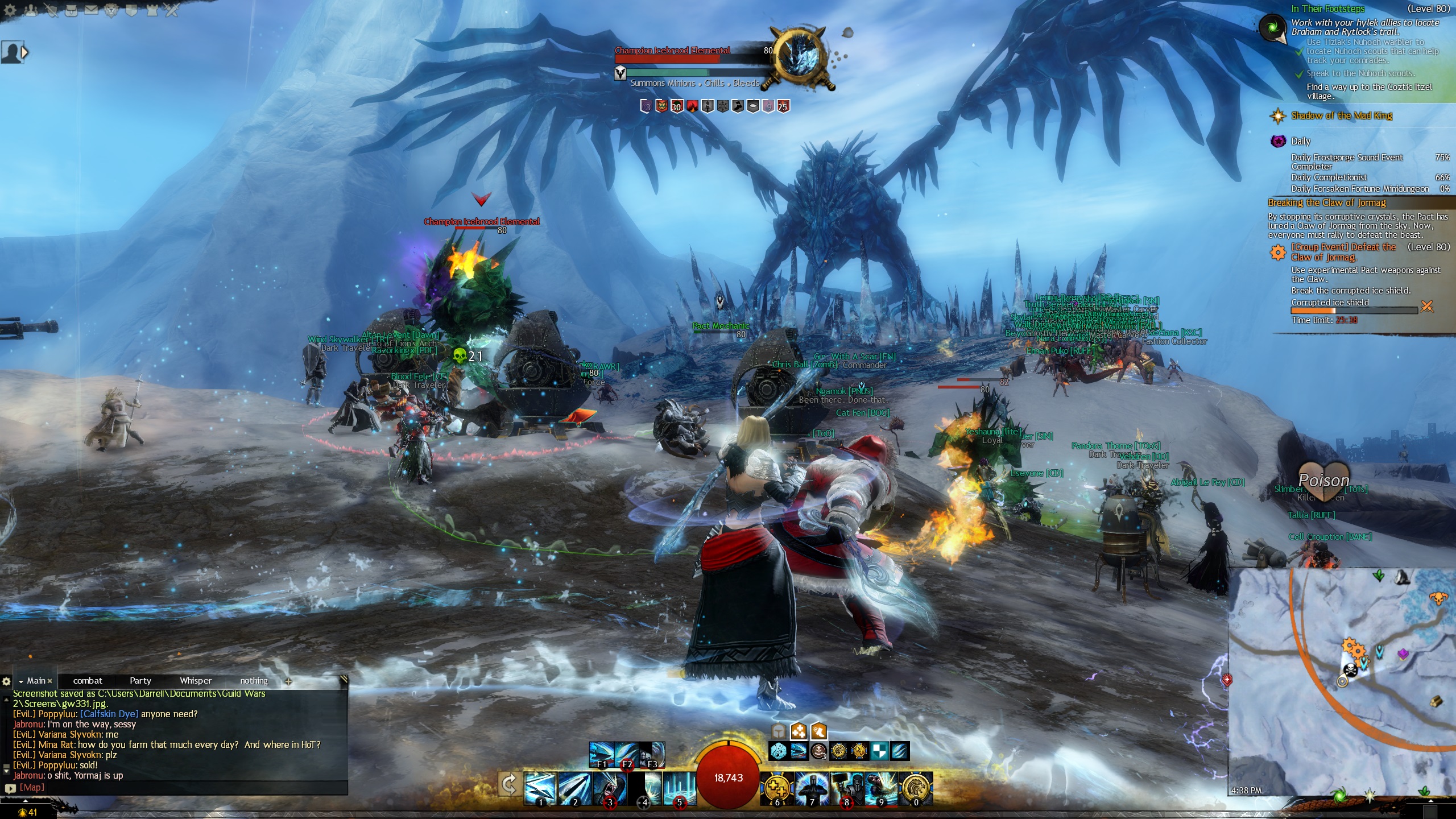Expand the party portrait panel arrow

pyautogui.click(x=24, y=52)
